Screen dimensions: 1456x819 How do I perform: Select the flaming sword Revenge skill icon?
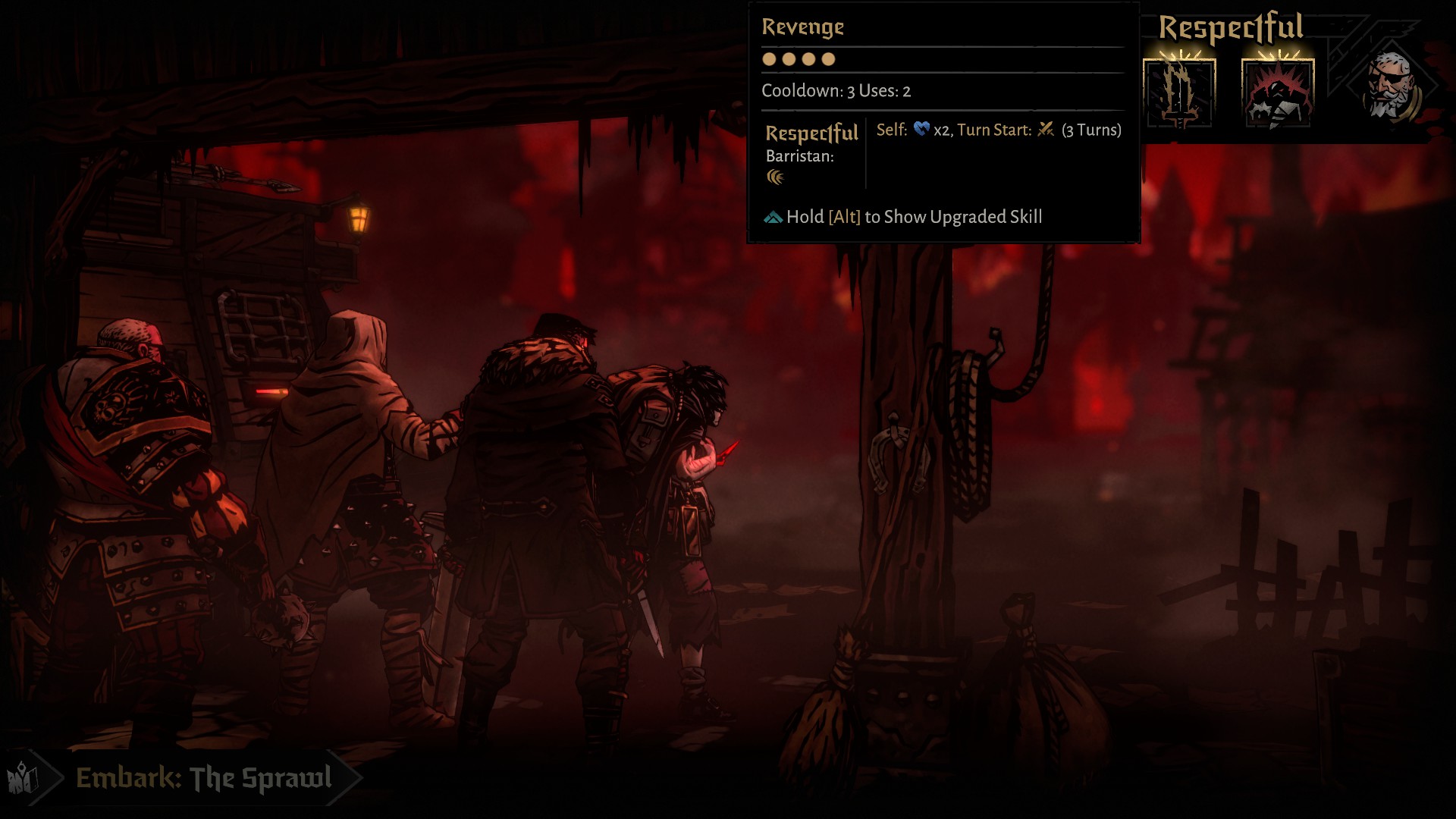point(1178,93)
